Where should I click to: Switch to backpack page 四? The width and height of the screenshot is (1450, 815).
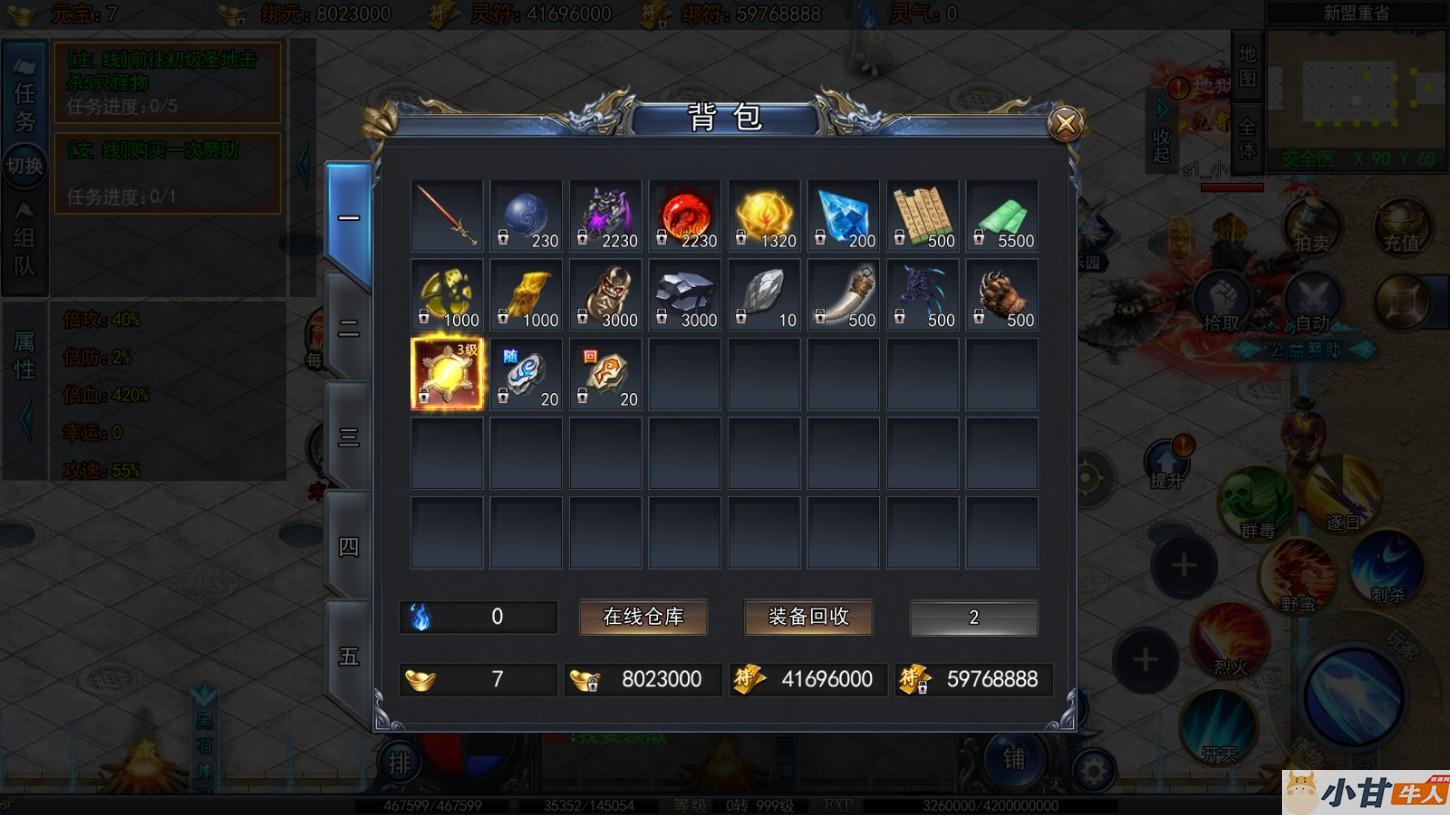click(348, 546)
